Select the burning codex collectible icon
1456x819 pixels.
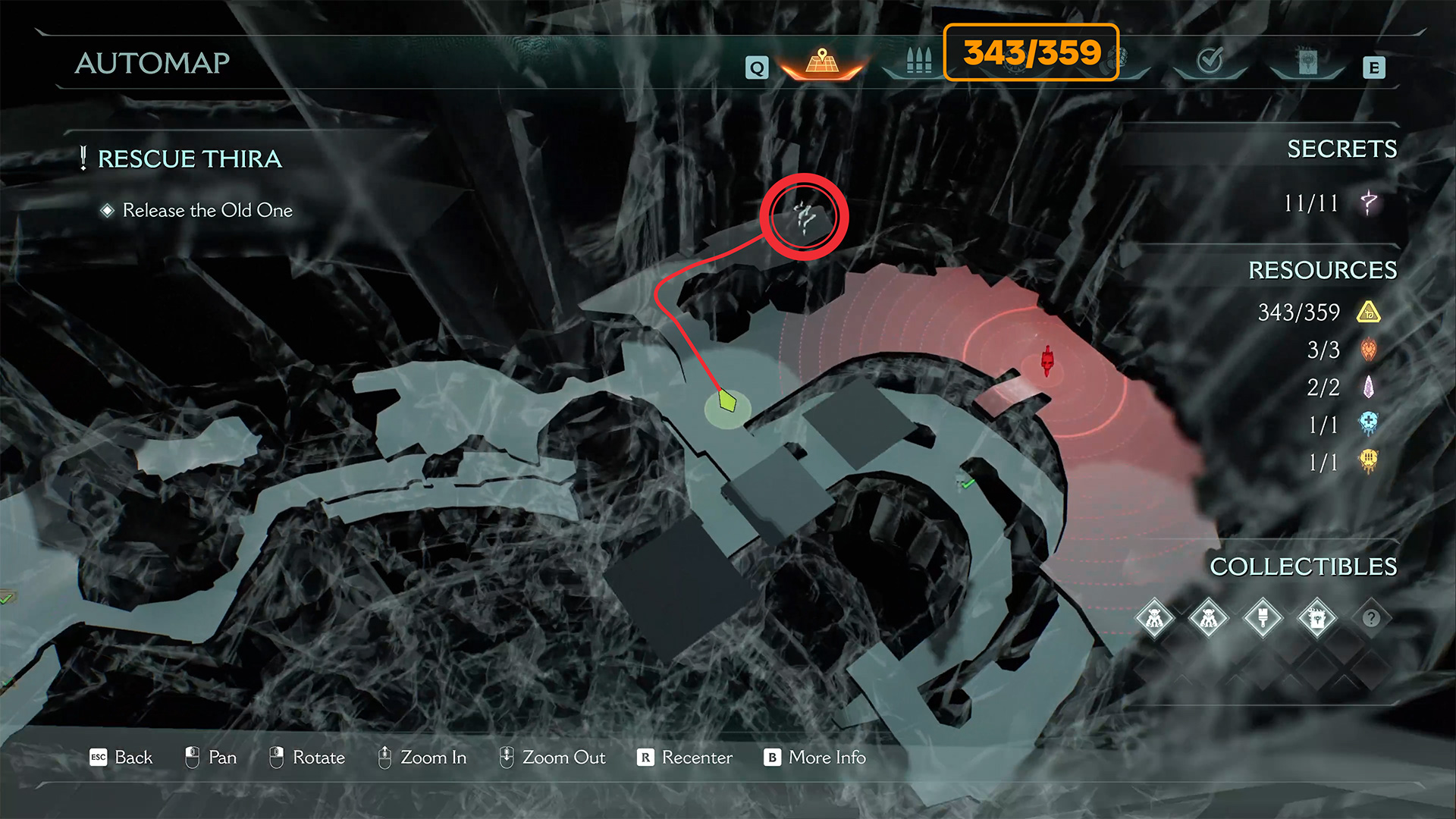point(1317,618)
